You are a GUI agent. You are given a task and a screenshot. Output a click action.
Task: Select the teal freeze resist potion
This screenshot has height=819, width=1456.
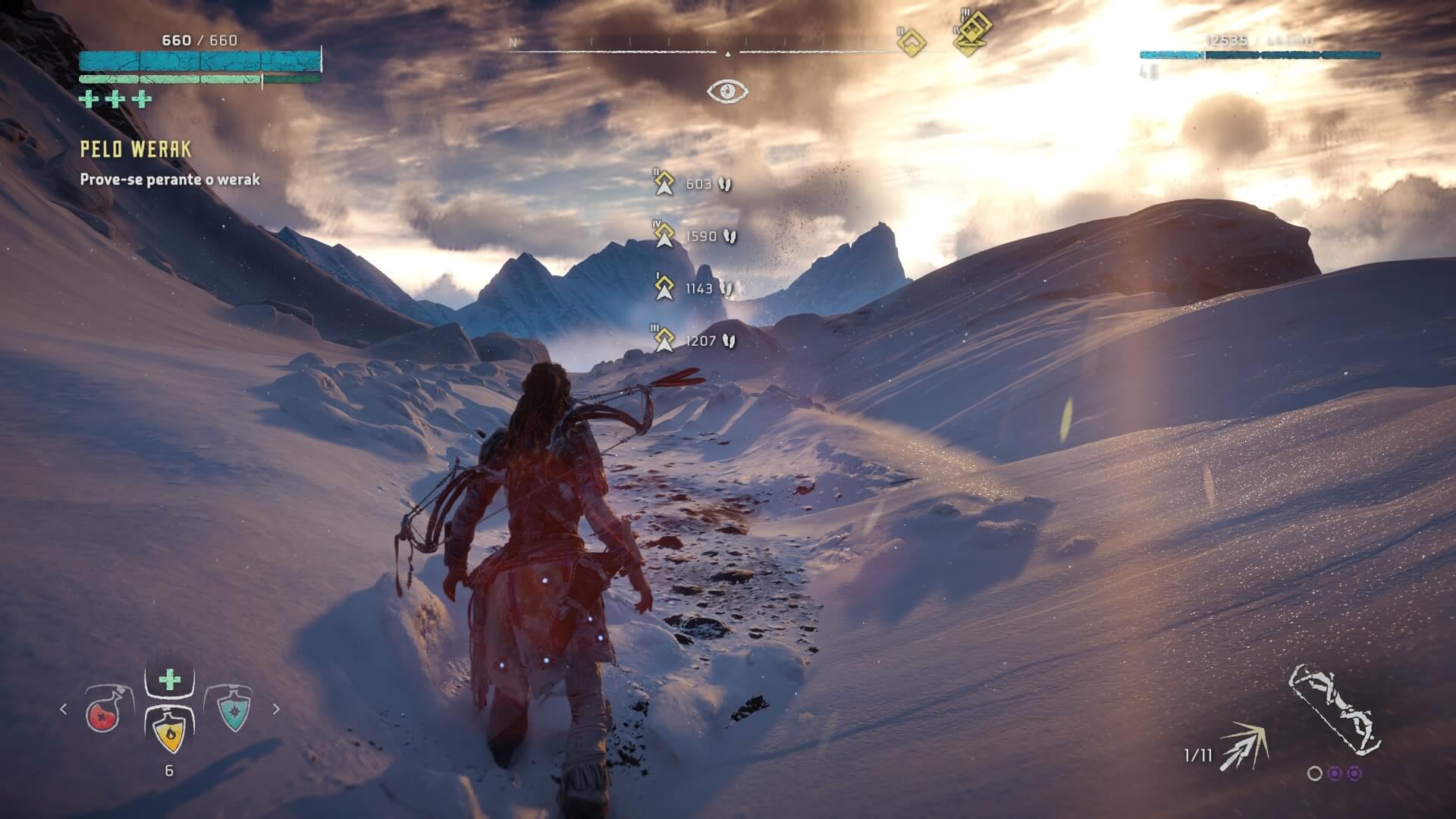234,709
